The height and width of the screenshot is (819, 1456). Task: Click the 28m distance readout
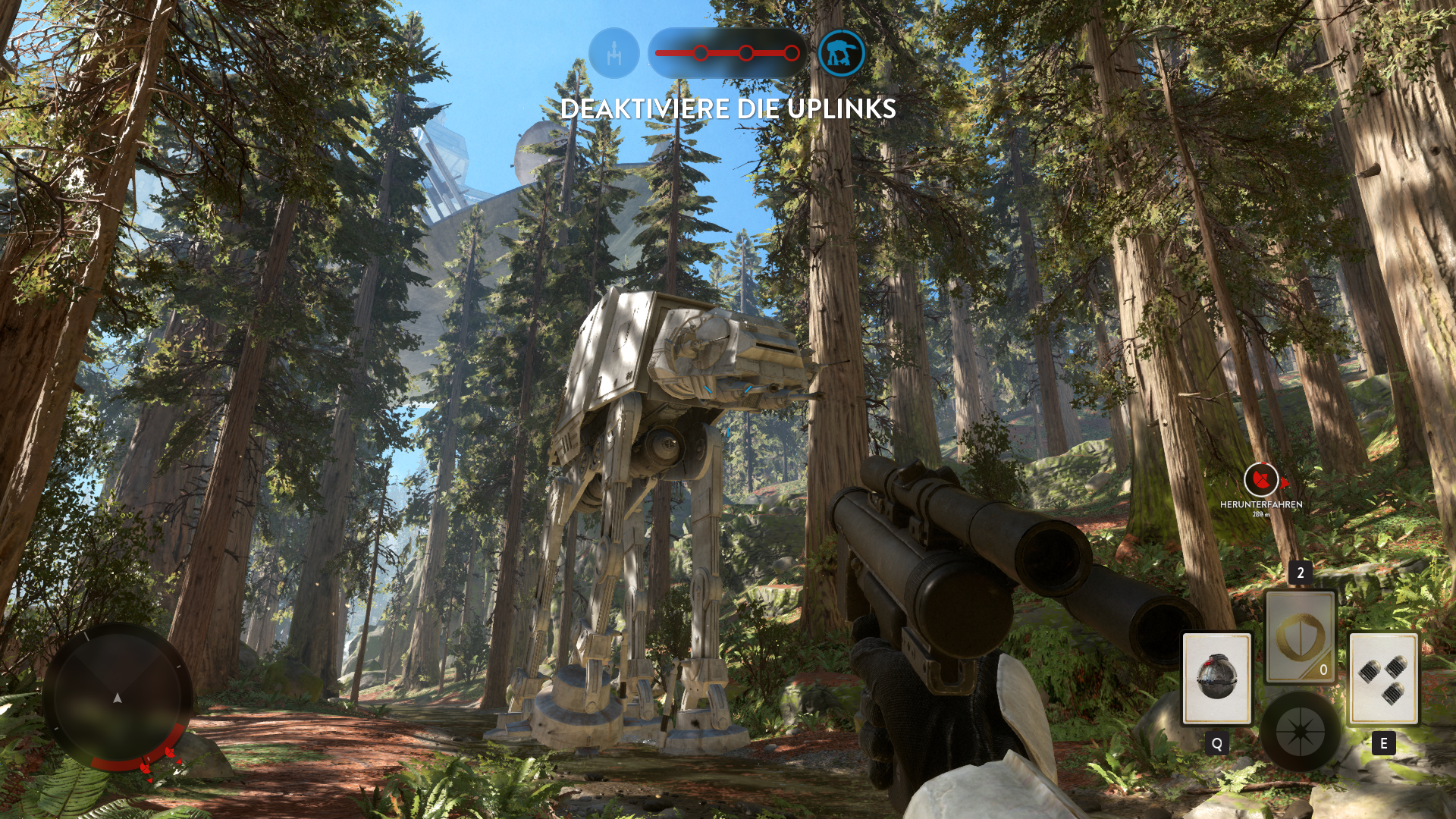1261,513
